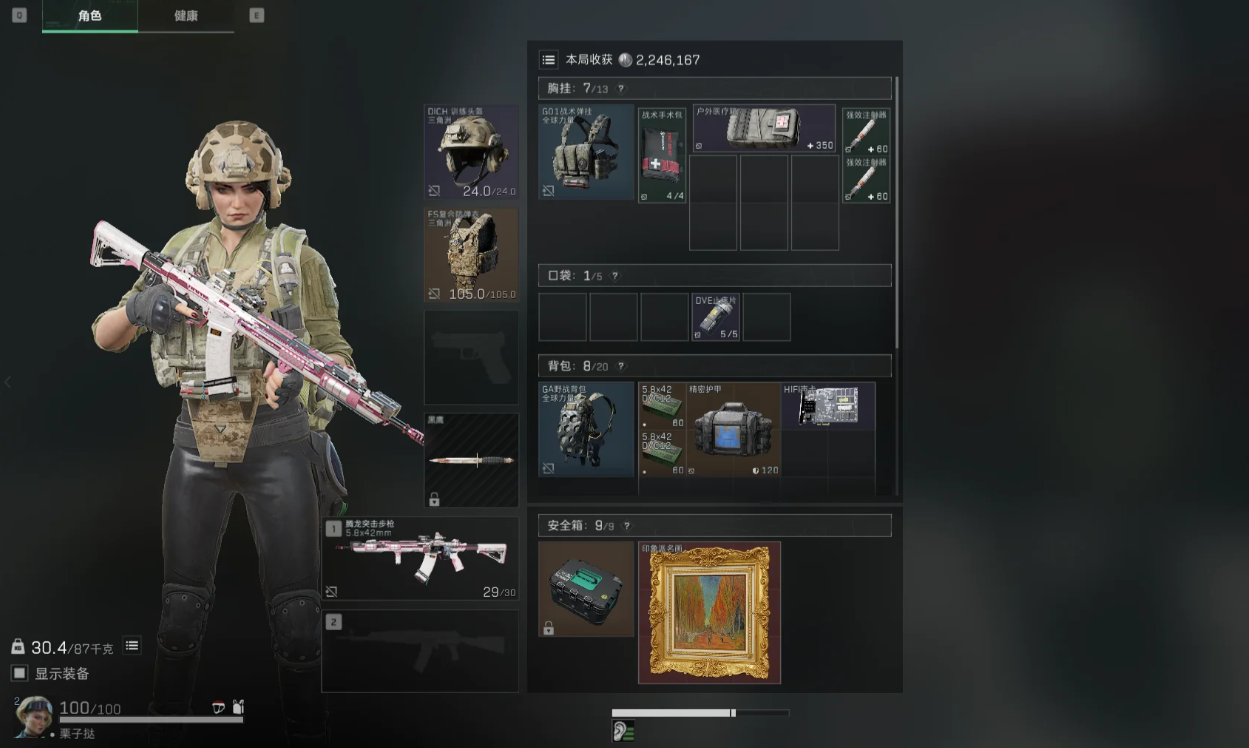The height and width of the screenshot is (748, 1249).
Task: Select the safe box container icon
Action: coord(586,589)
